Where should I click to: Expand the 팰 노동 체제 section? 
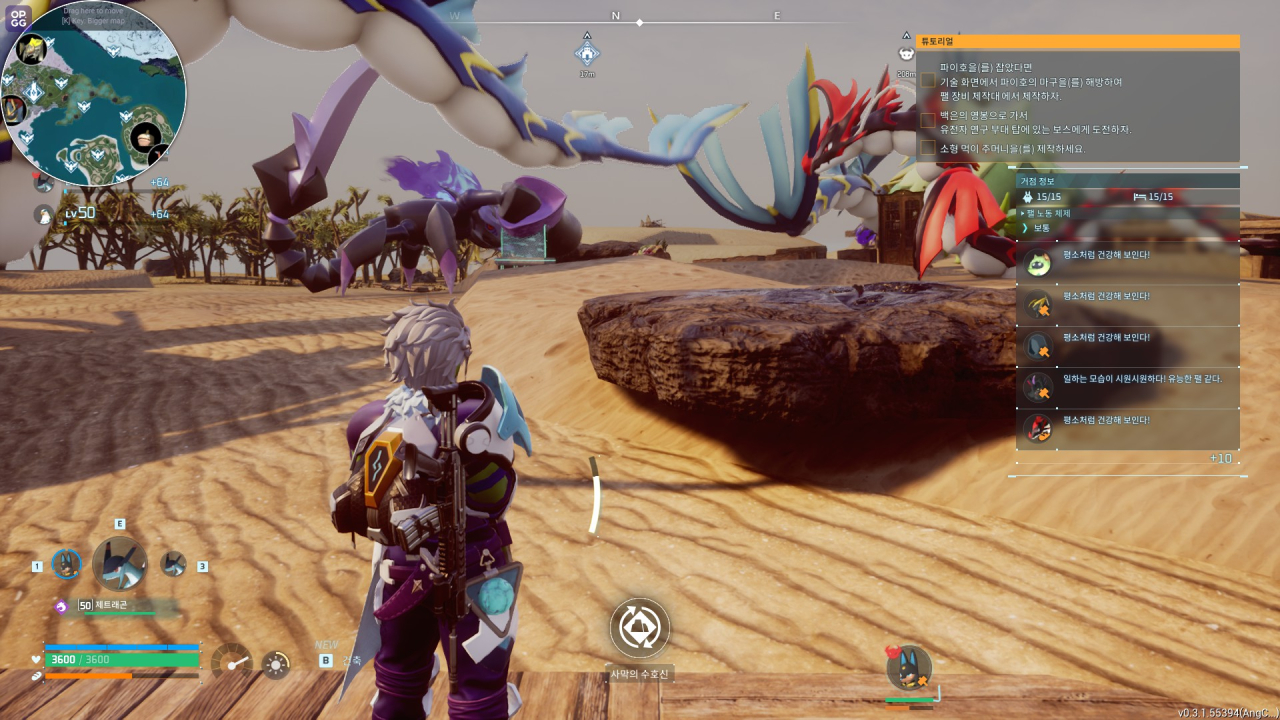coord(1048,213)
